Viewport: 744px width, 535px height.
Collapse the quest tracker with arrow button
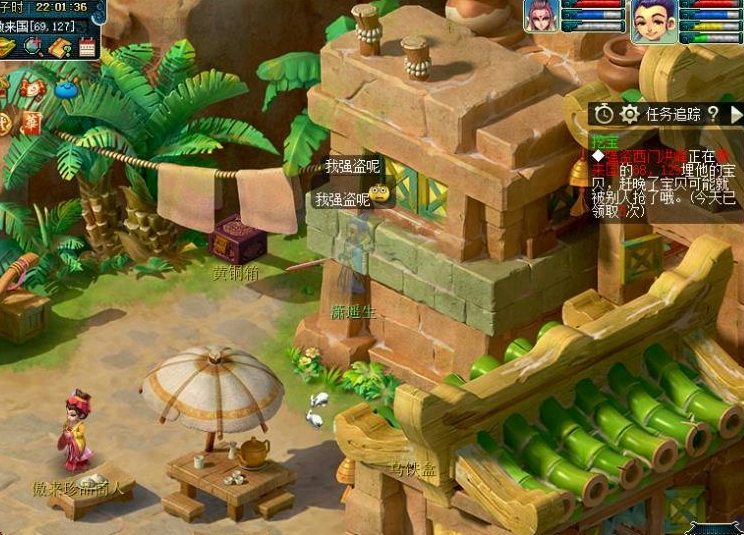(x=735, y=114)
